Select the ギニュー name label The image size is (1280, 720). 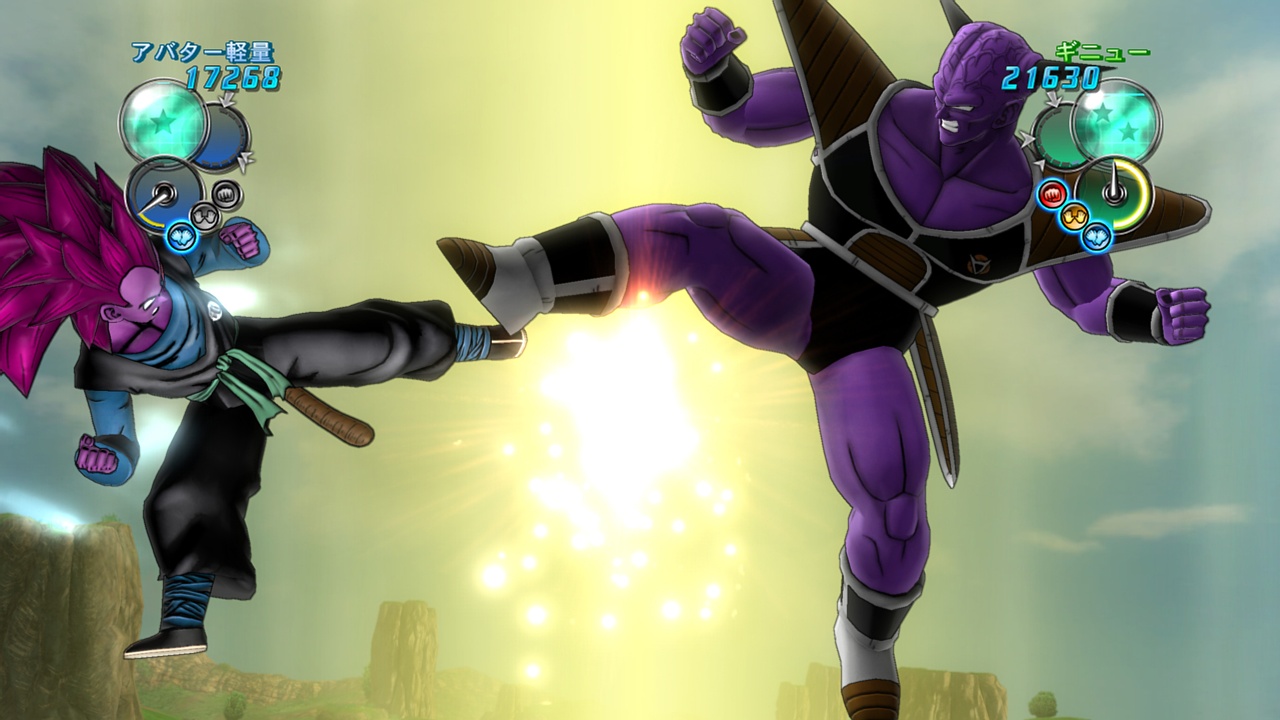[x=1103, y=52]
